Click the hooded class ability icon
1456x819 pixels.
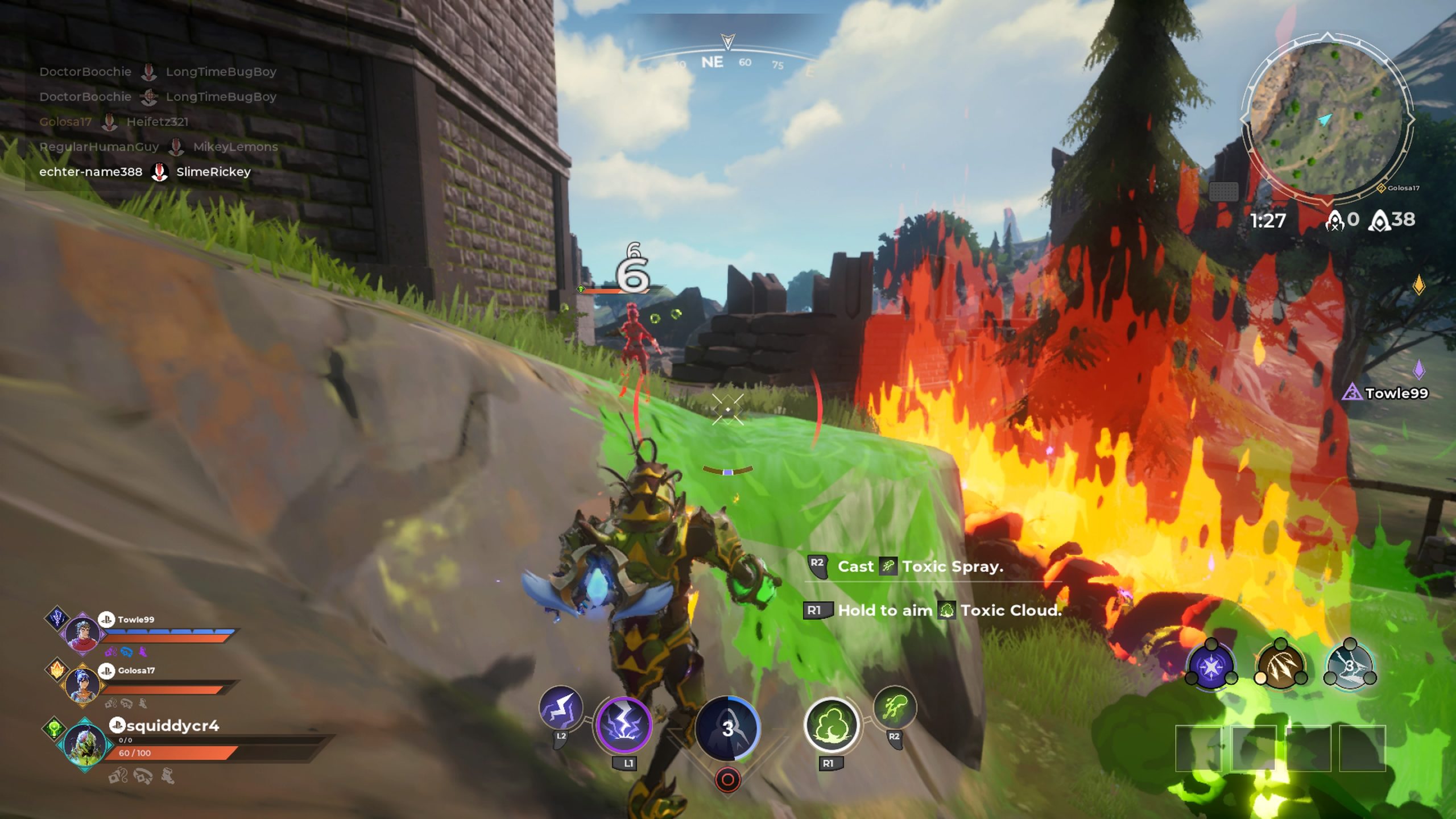coord(727,728)
